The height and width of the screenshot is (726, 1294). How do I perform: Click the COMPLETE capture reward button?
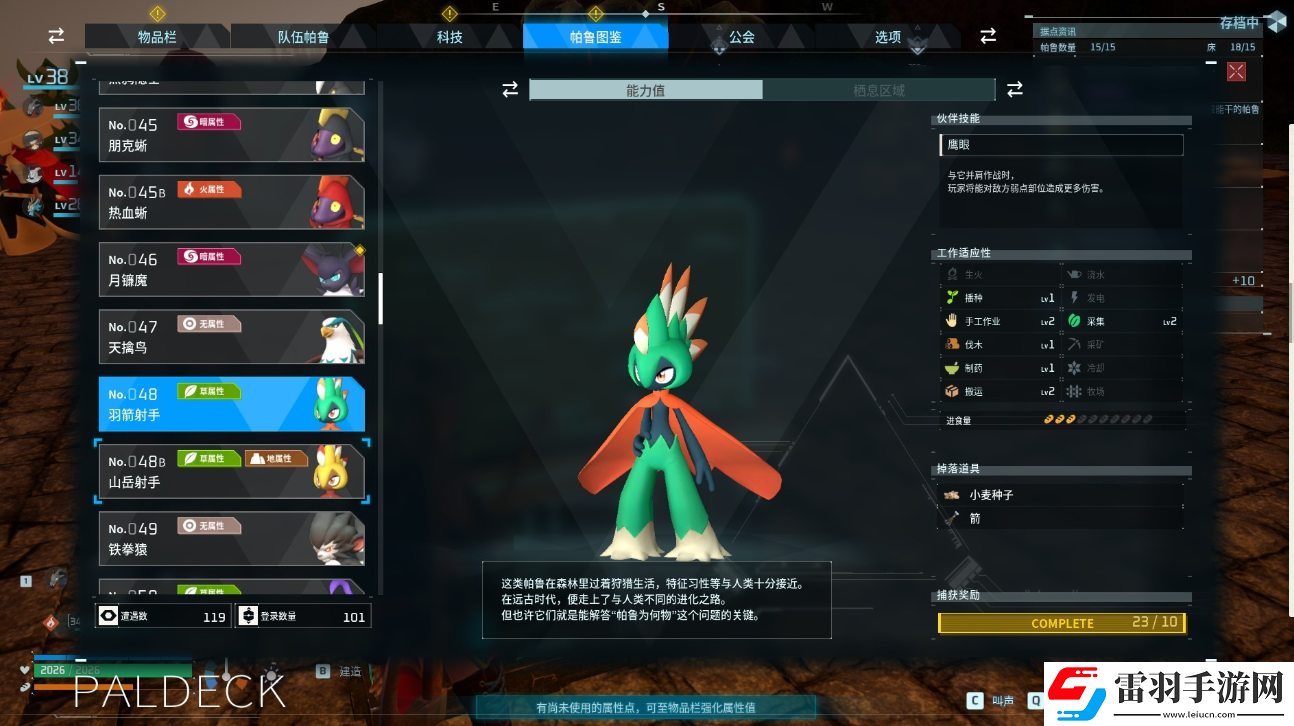click(x=1062, y=622)
